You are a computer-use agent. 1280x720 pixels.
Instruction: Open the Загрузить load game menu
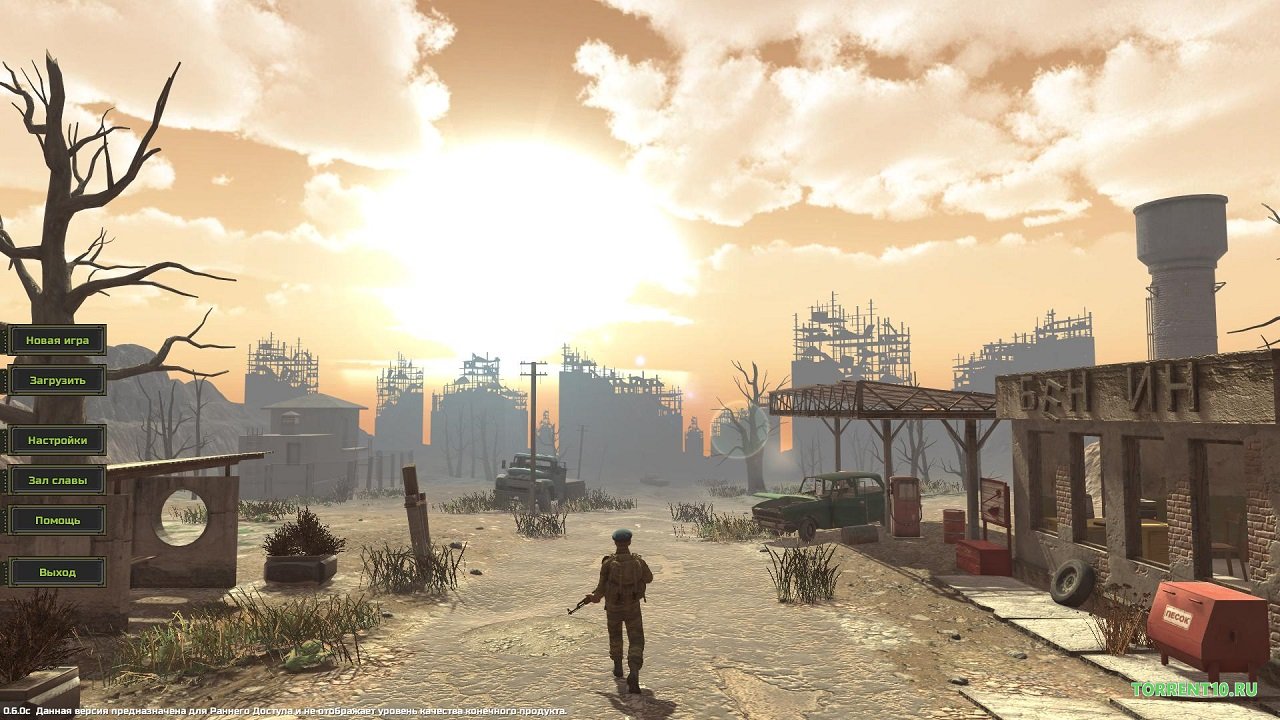(57, 380)
